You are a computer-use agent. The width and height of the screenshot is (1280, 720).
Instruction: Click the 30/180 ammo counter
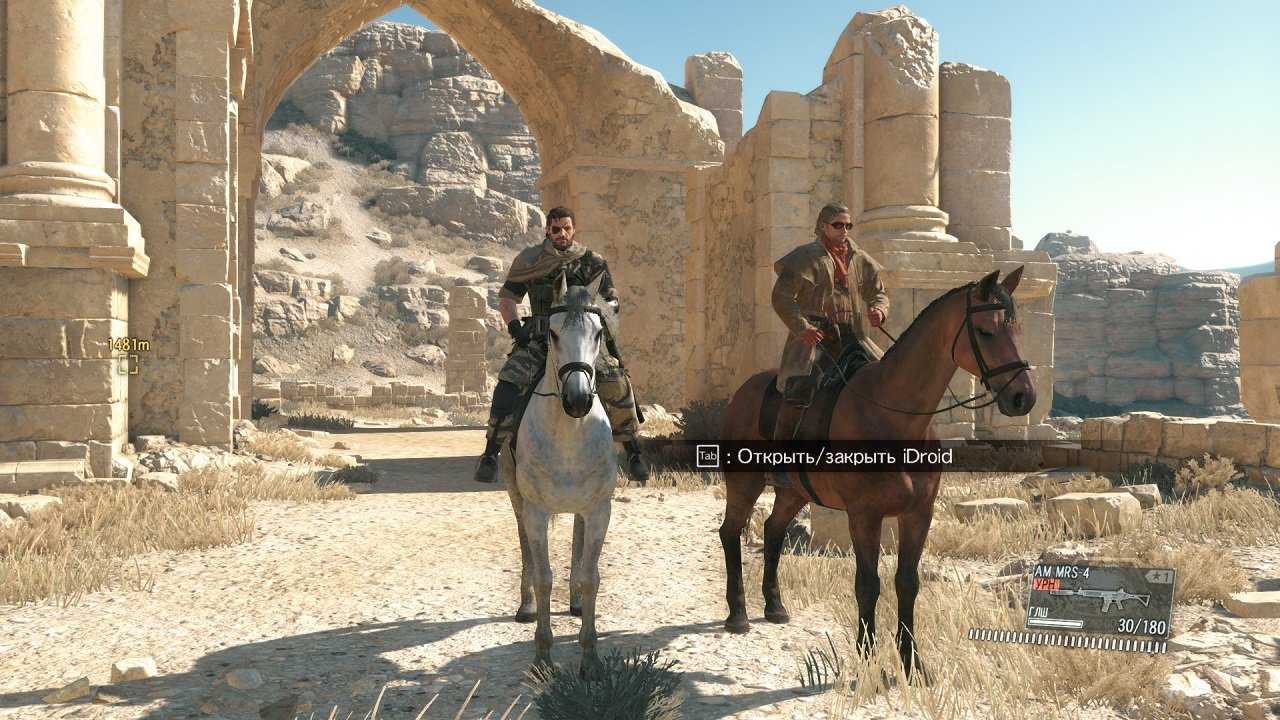tap(1142, 625)
